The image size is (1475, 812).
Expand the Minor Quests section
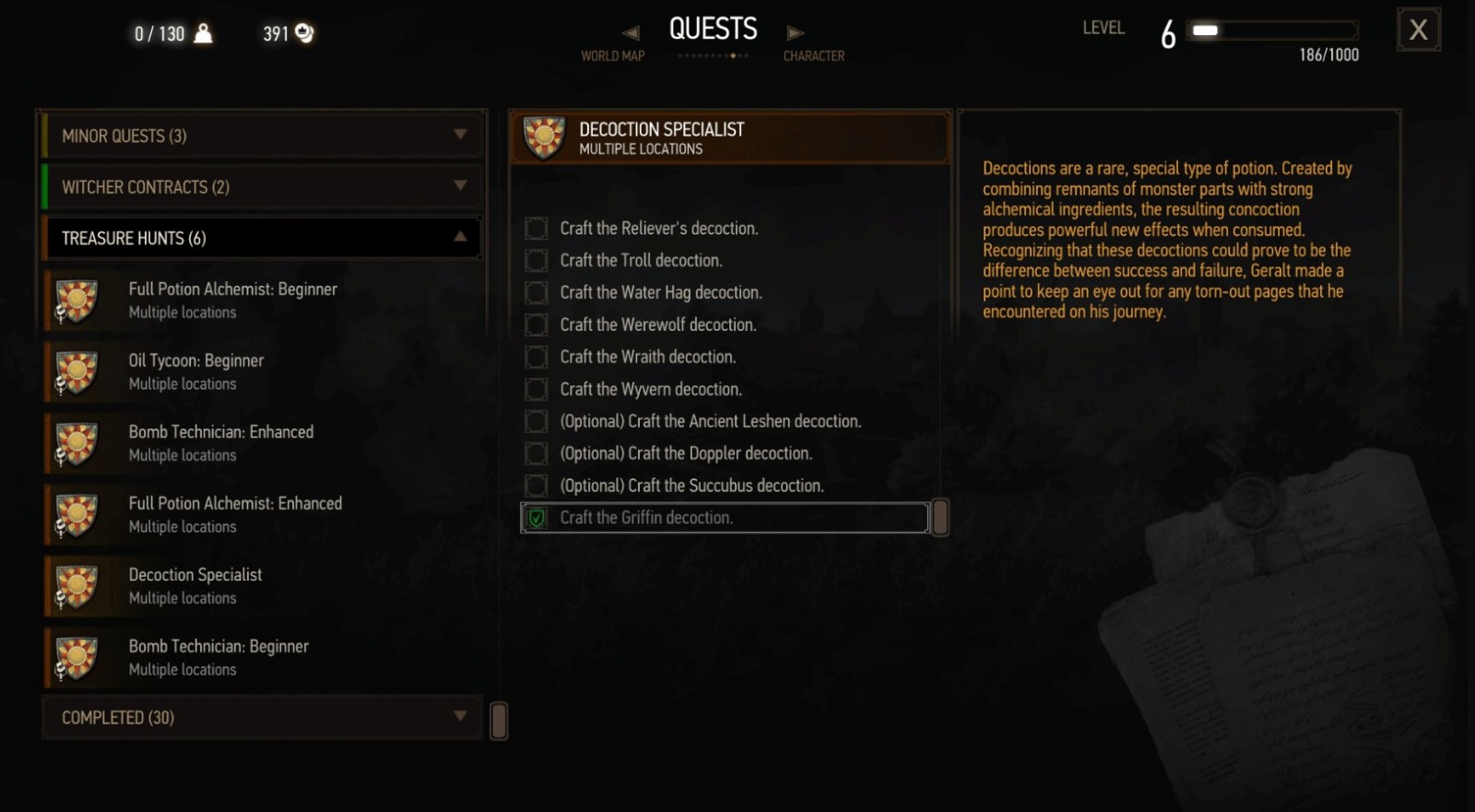pos(263,136)
